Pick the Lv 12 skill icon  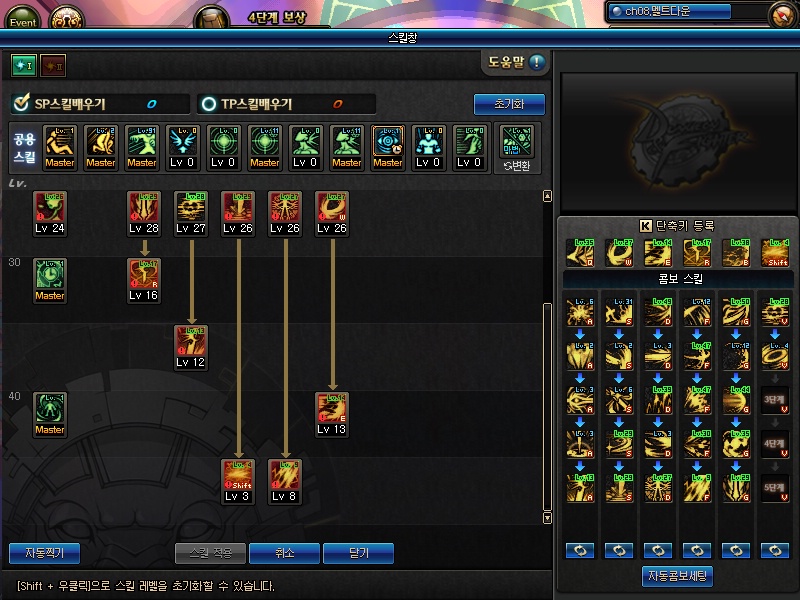190,341
